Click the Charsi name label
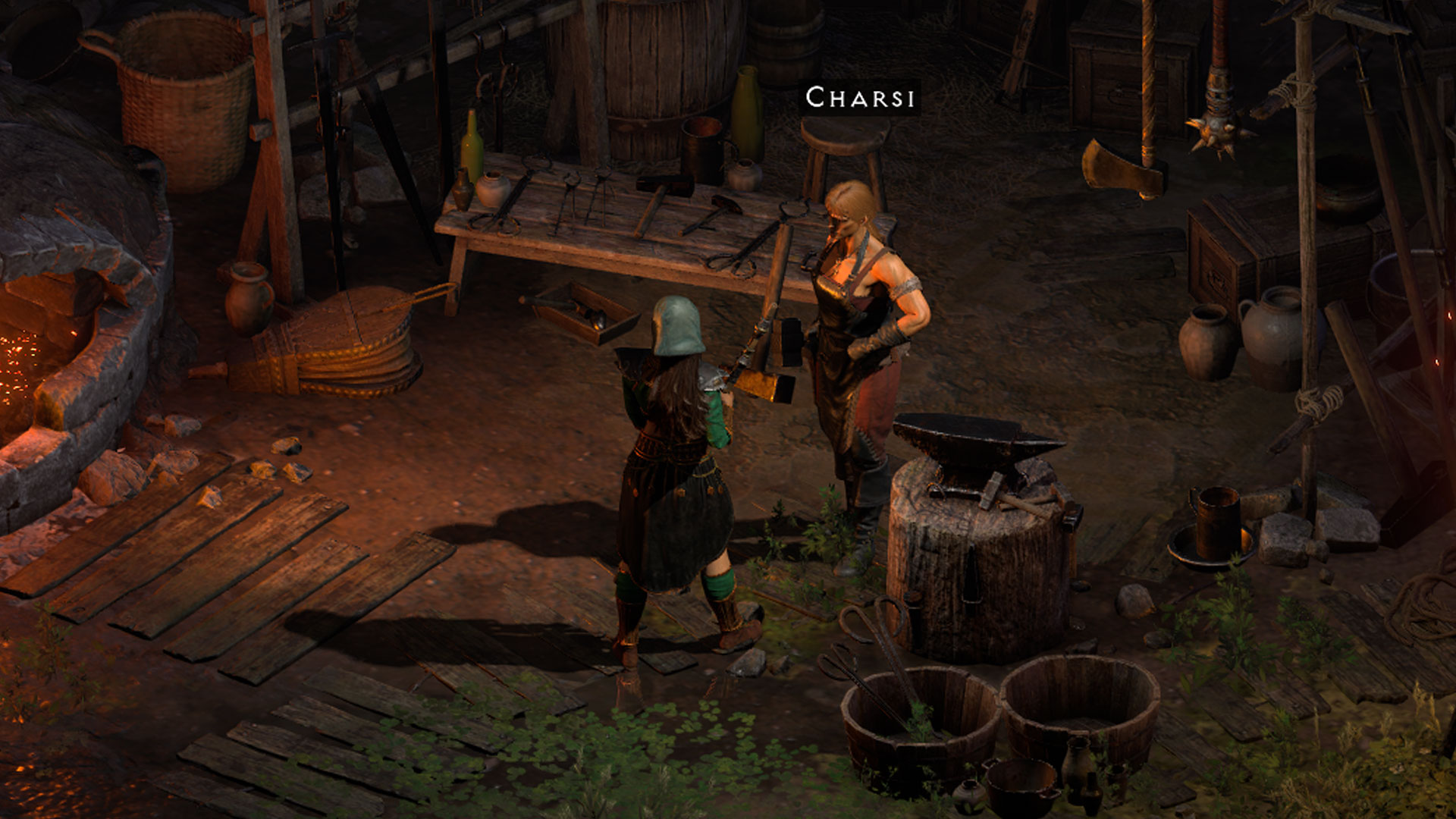The image size is (1456, 819). [860, 98]
